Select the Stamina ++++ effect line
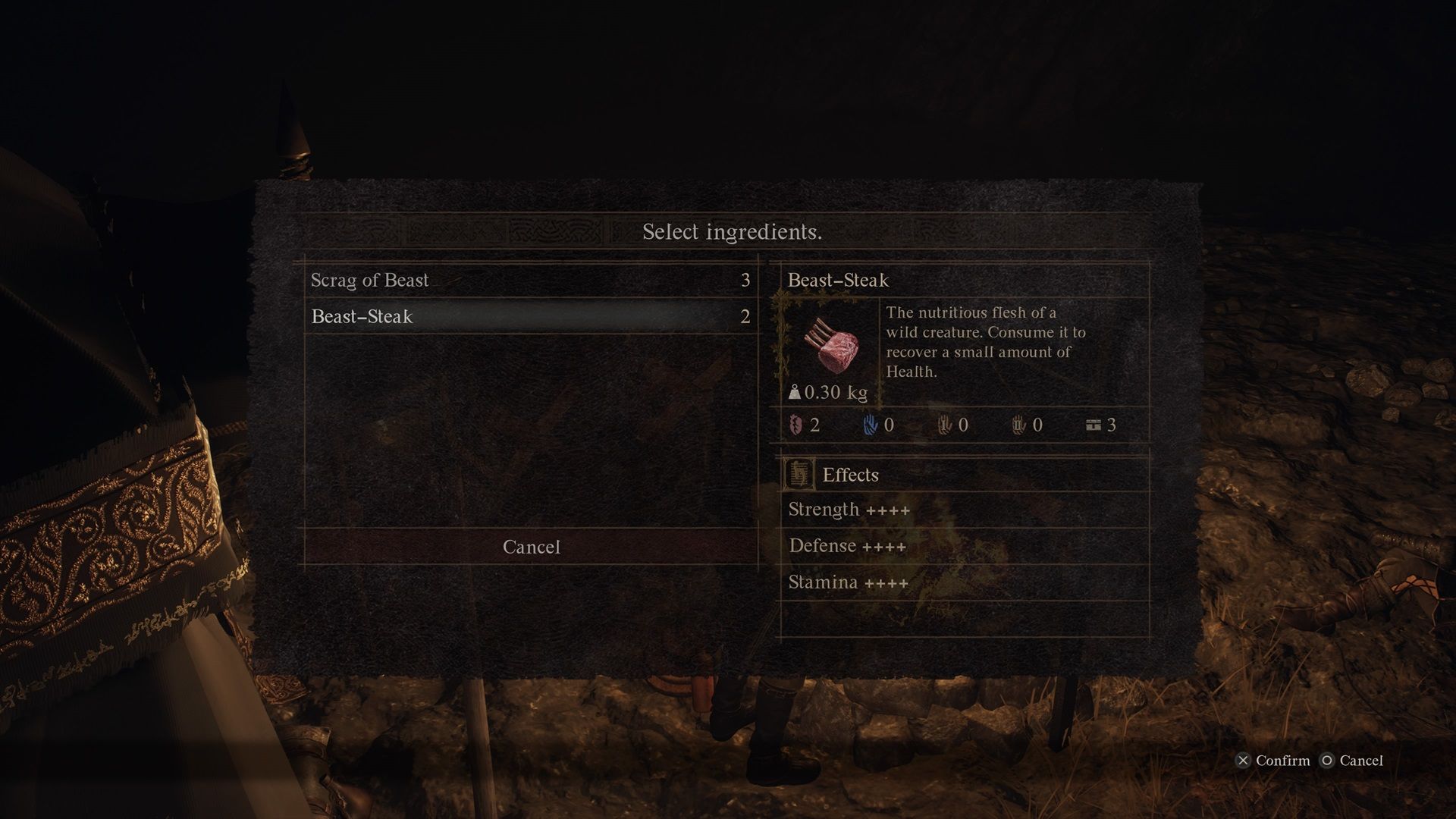The image size is (1456, 819). point(849,582)
